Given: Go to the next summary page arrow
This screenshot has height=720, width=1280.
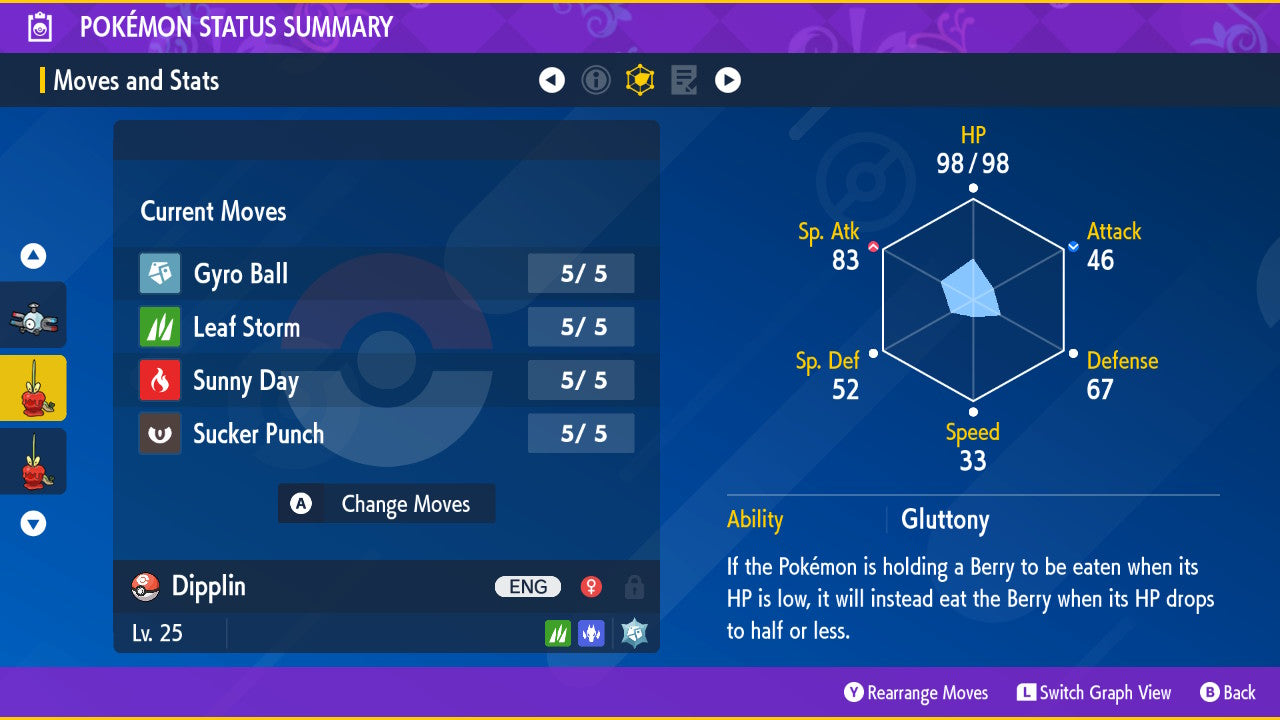Looking at the screenshot, I should (x=728, y=80).
